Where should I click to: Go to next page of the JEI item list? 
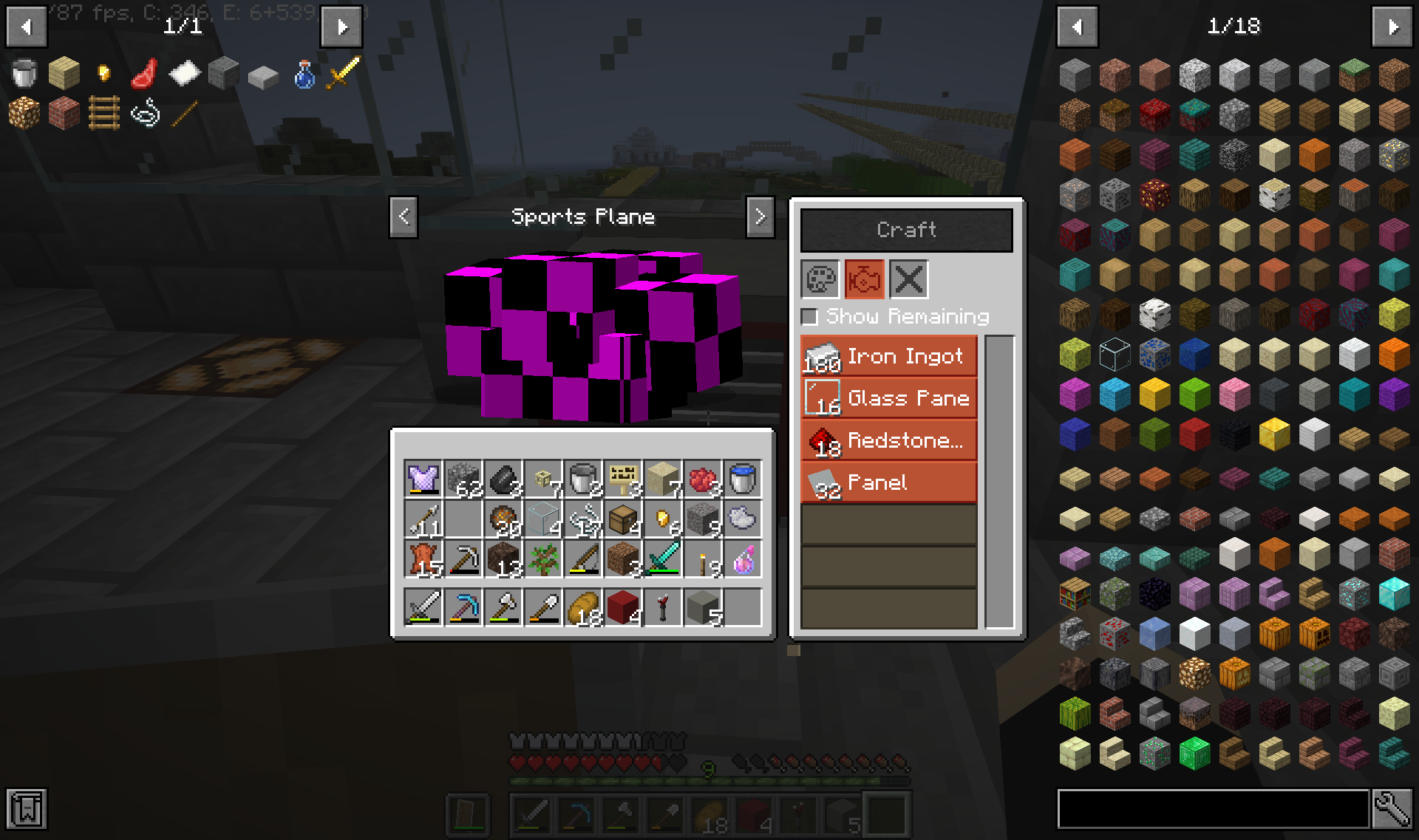[x=1392, y=27]
